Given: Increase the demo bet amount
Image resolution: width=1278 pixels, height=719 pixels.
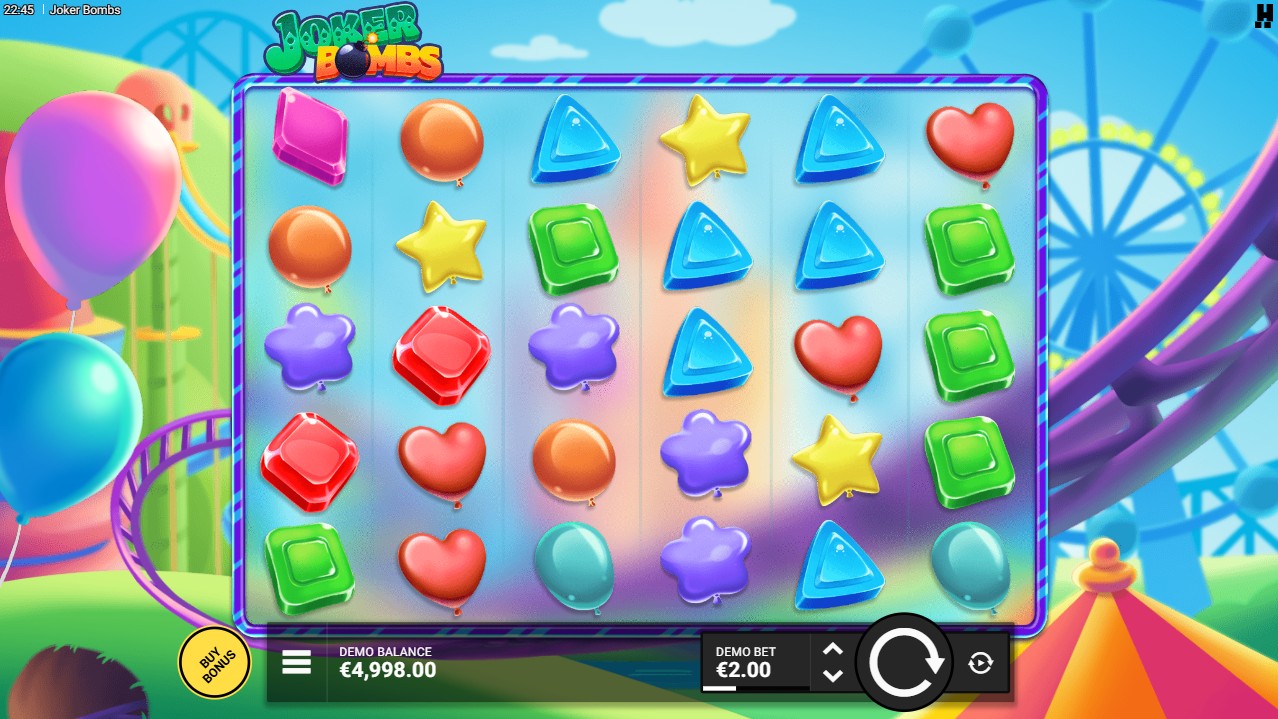Looking at the screenshot, I should coord(832,650).
